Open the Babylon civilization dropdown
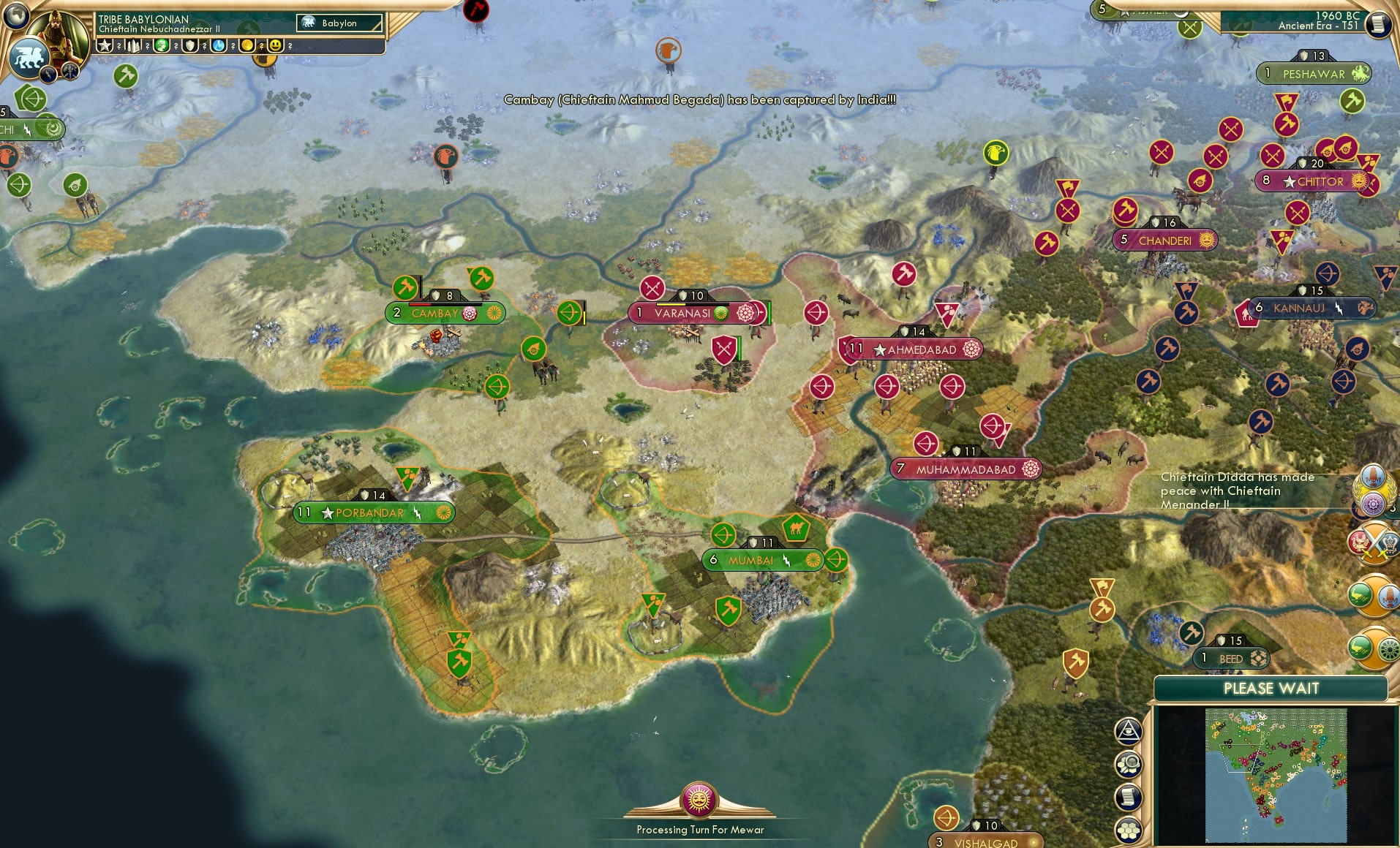This screenshot has height=848, width=1400. (x=339, y=23)
